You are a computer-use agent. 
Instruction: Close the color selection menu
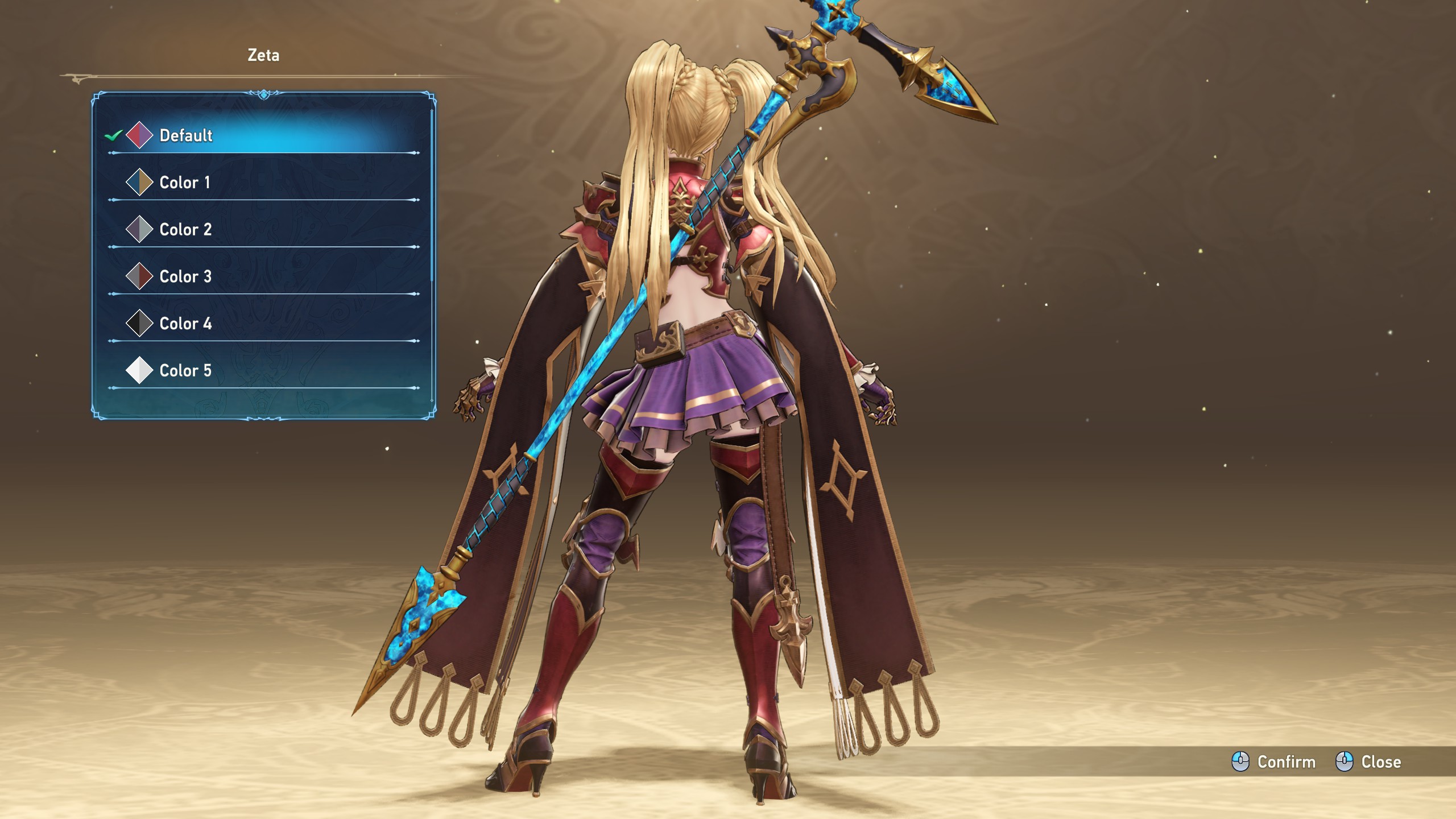click(x=1368, y=762)
